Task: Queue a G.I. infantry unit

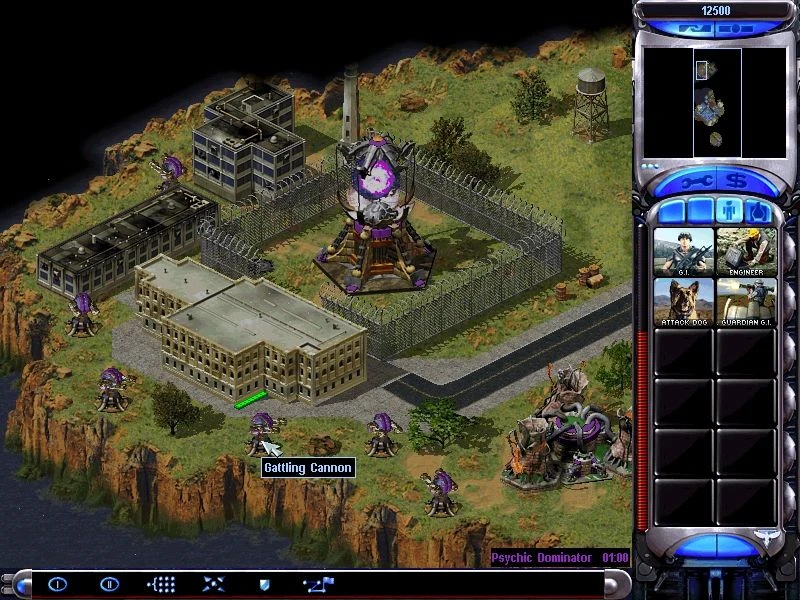Action: tap(684, 251)
